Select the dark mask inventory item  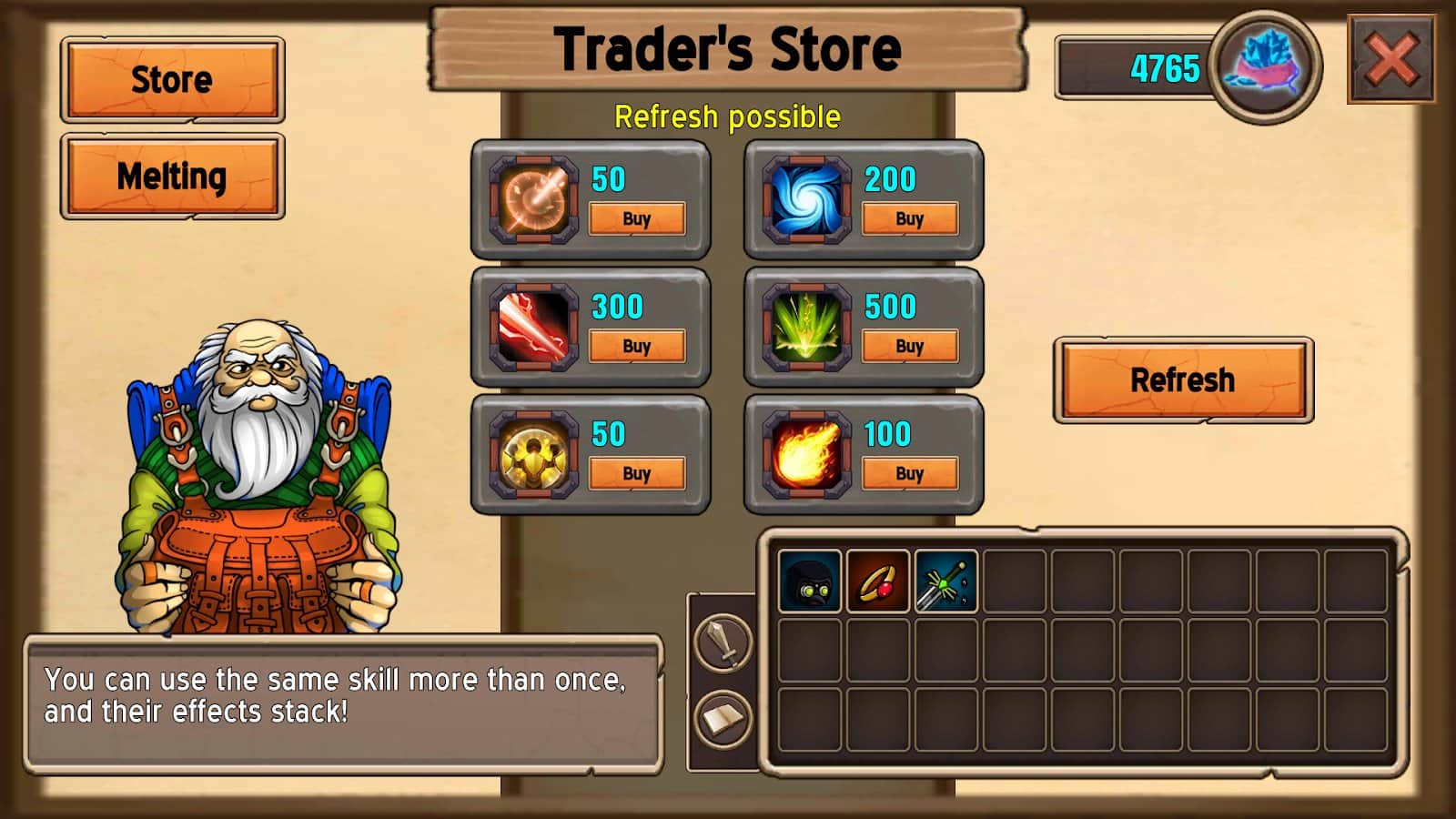(x=809, y=581)
